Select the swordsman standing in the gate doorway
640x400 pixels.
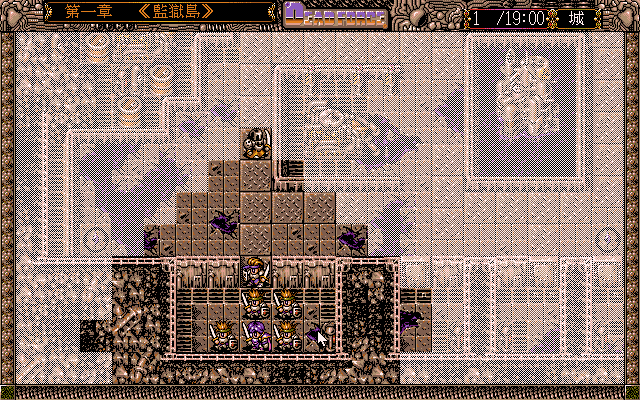[256, 272]
